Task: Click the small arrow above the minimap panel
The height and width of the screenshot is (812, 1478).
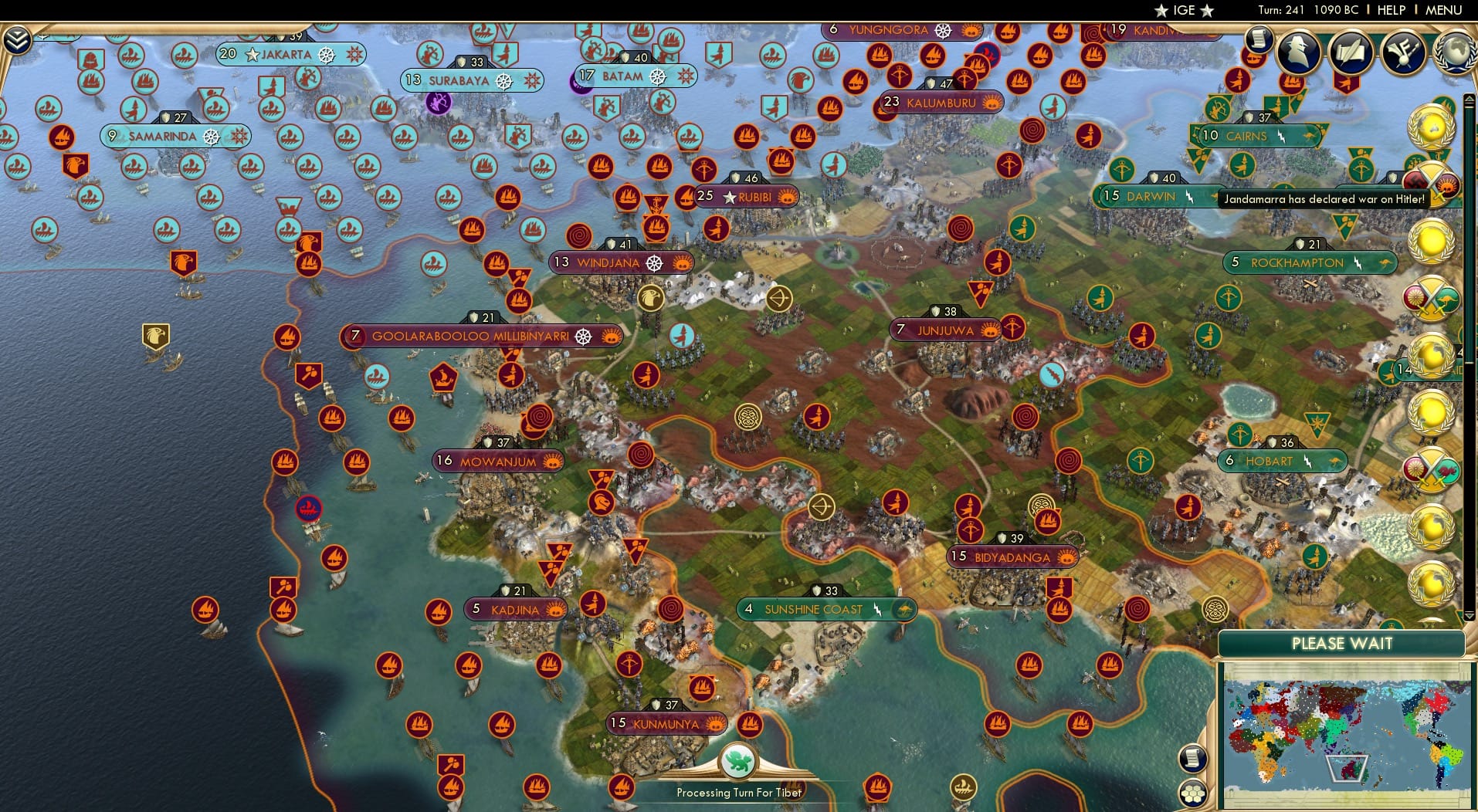Action: (1470, 614)
